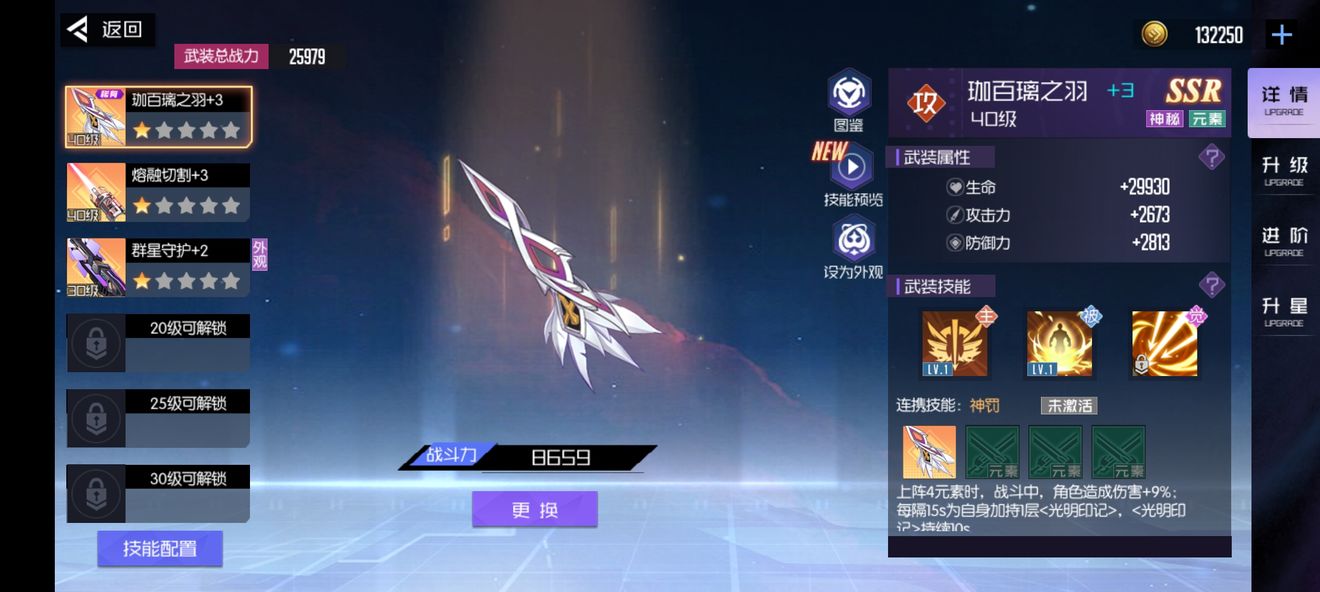Open the 技能配置 skill setup
Screen dimensions: 1320x592
(x=160, y=548)
